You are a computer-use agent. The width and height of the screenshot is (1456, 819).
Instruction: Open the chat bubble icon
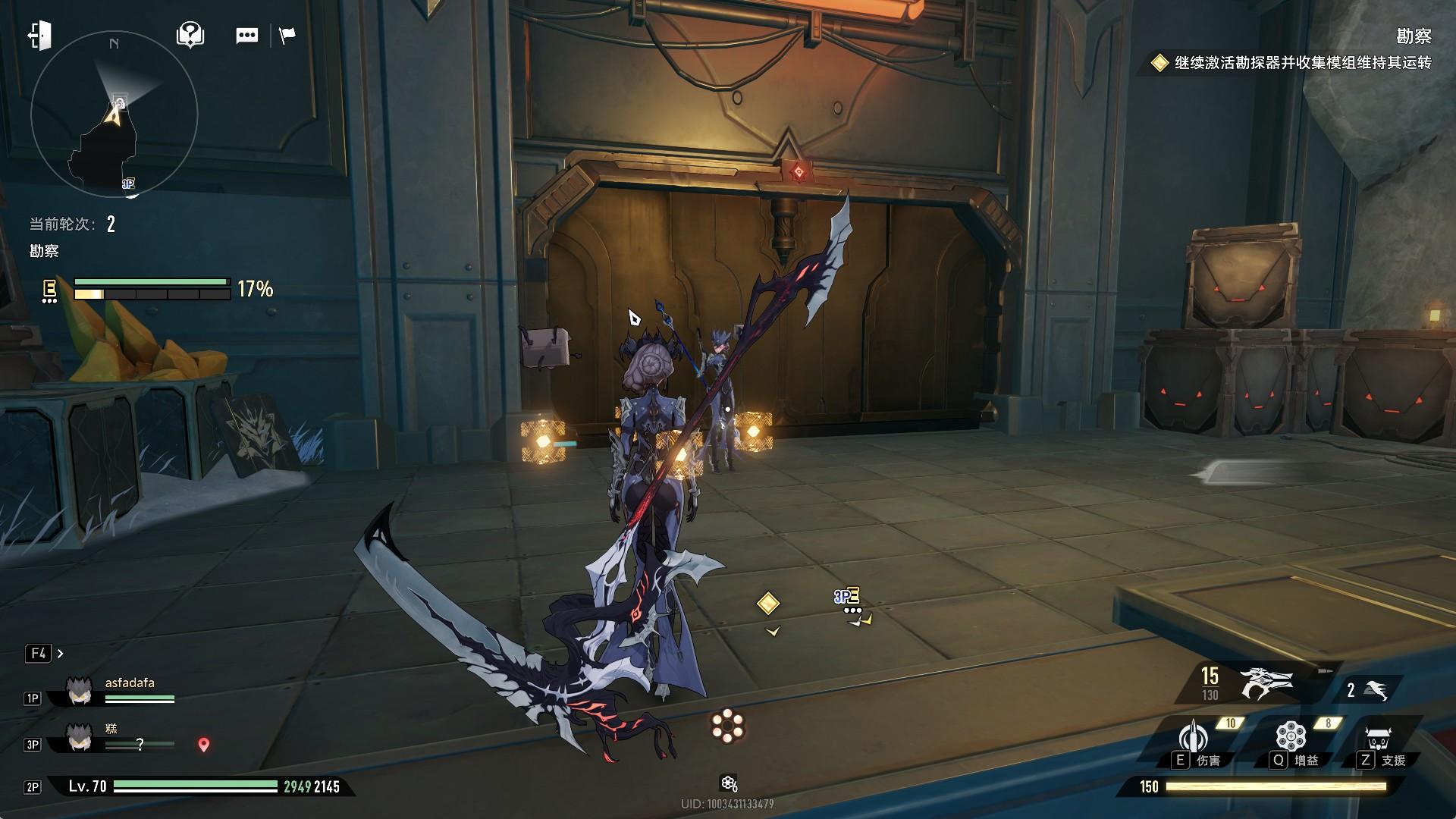(246, 36)
